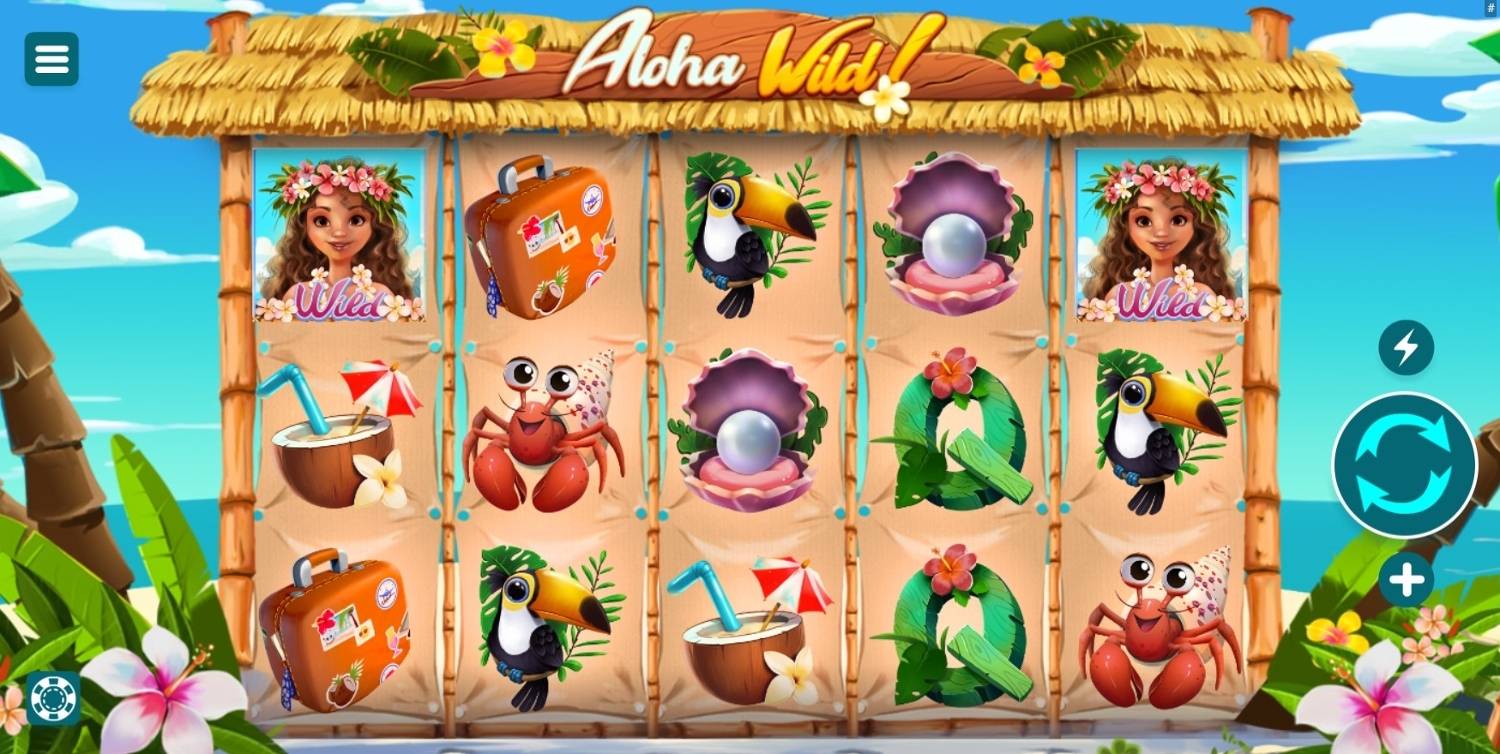The width and height of the screenshot is (1500, 754).
Task: Click the hash icon in the corner
Action: [1489, 10]
